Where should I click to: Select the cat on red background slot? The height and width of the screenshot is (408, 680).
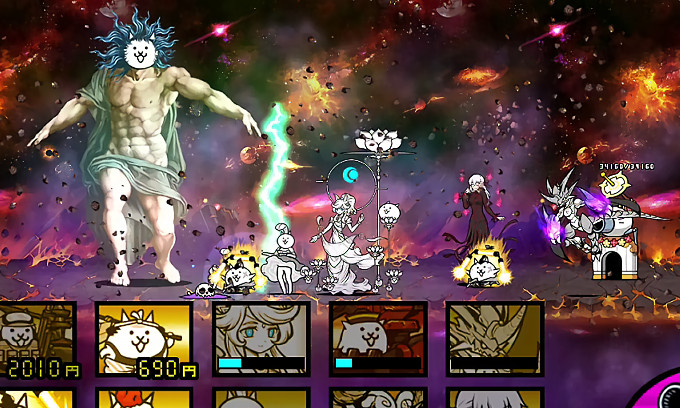[378, 338]
